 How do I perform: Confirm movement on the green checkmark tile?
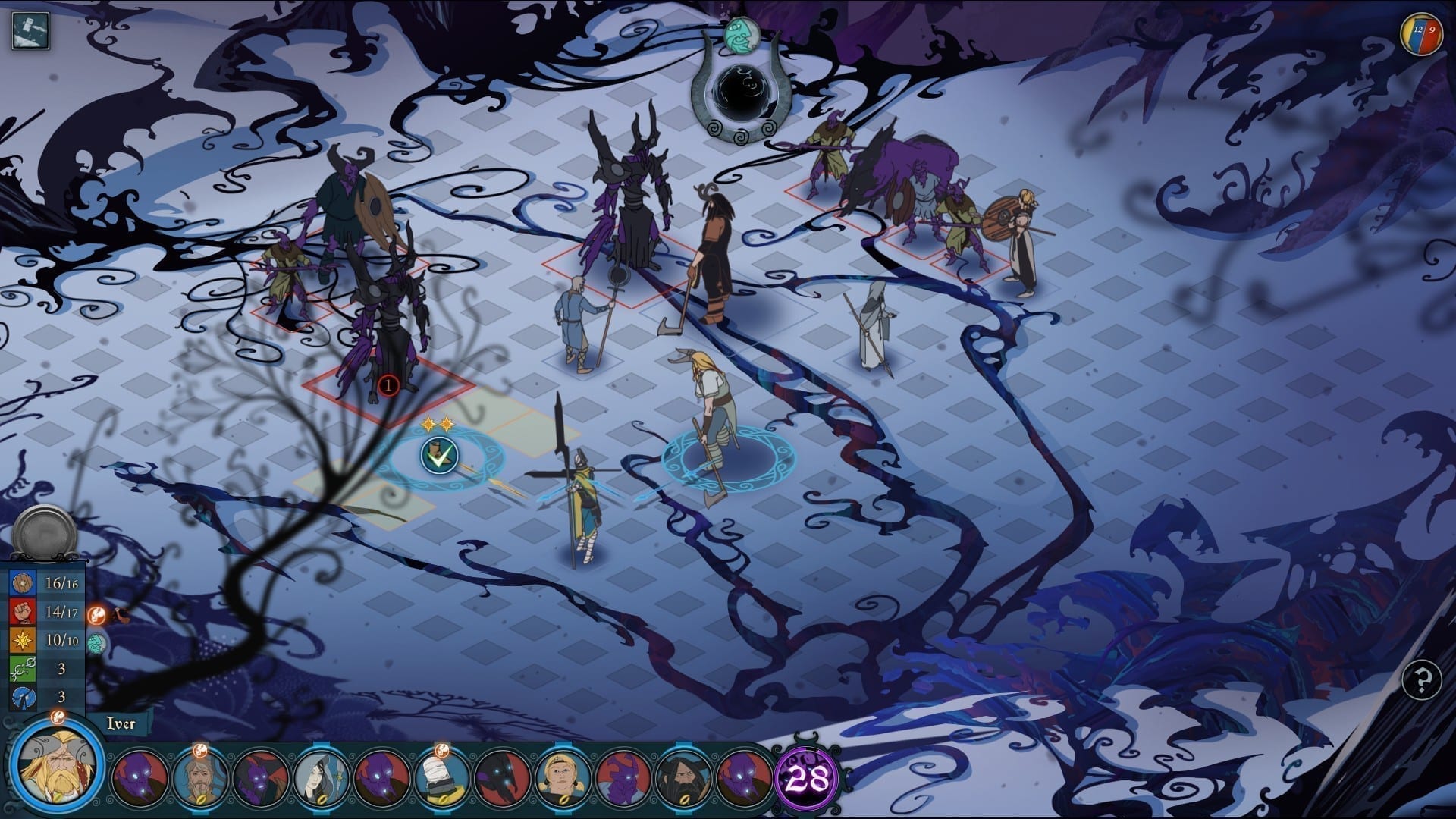coord(440,456)
